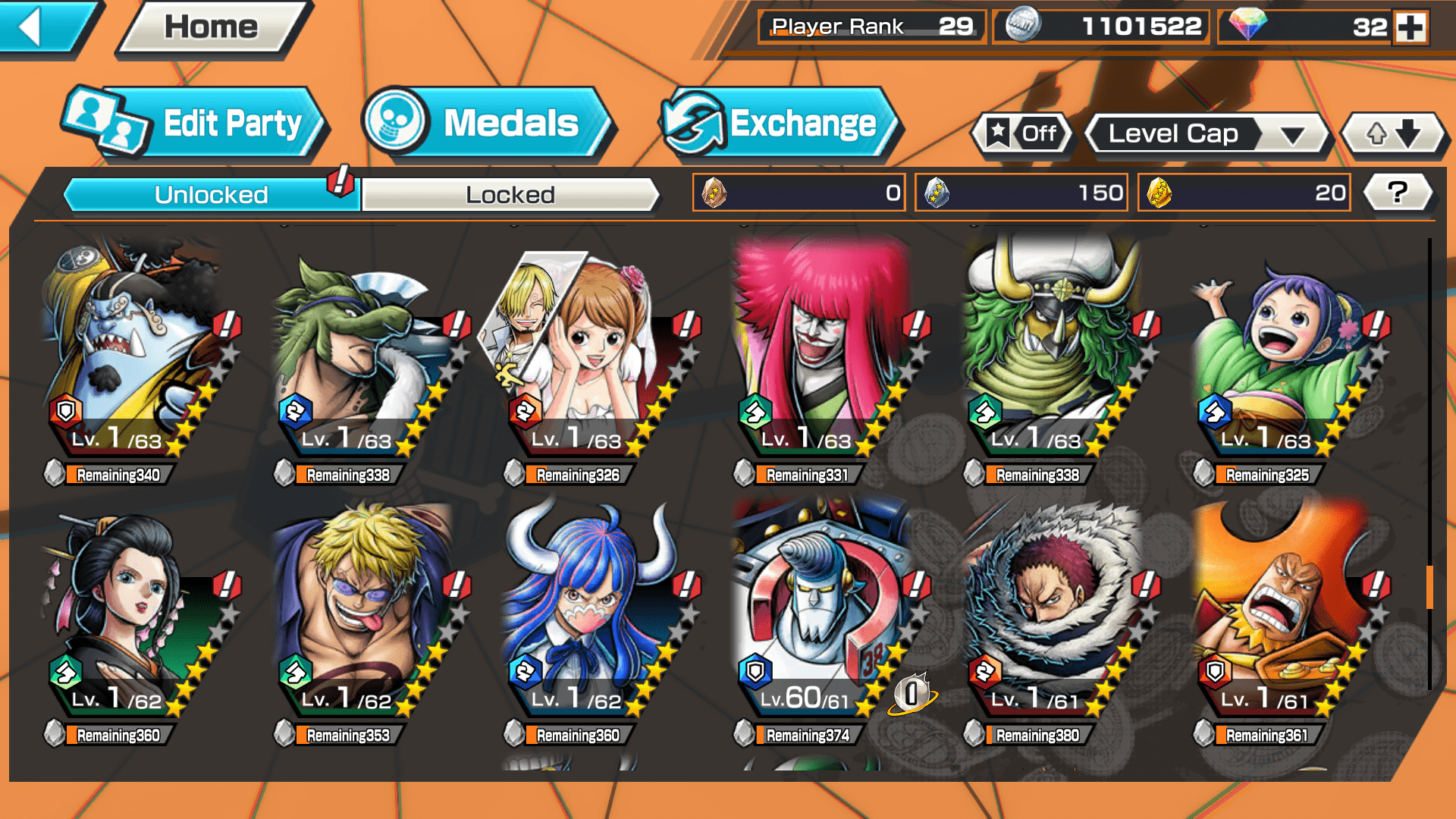Return to the Home screen

(x=211, y=28)
